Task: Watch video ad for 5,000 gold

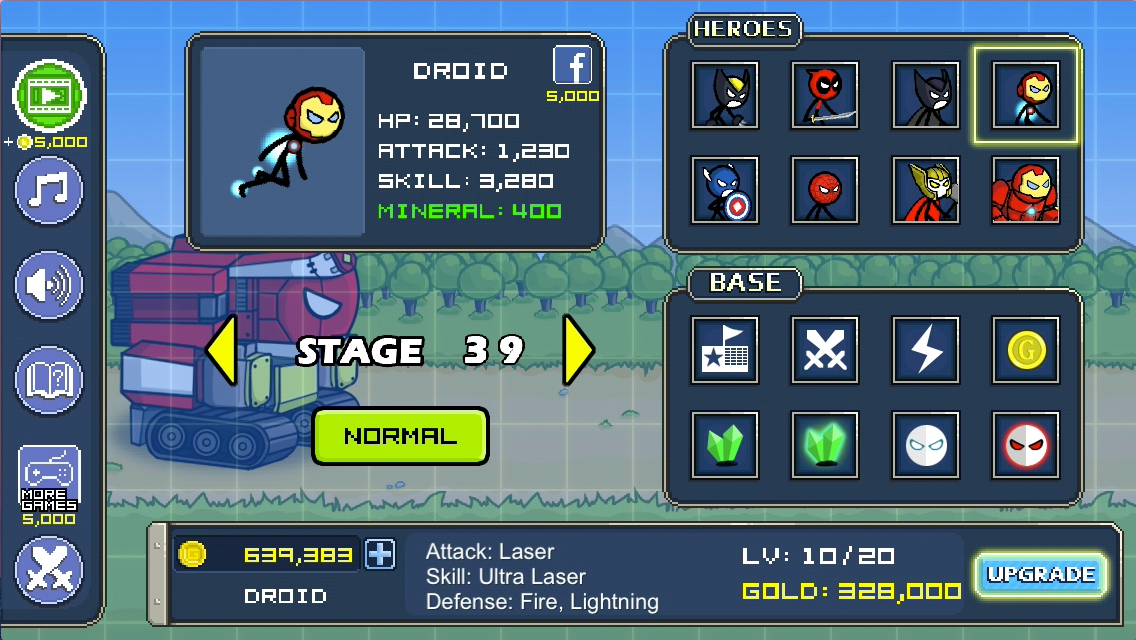Action: (49, 96)
